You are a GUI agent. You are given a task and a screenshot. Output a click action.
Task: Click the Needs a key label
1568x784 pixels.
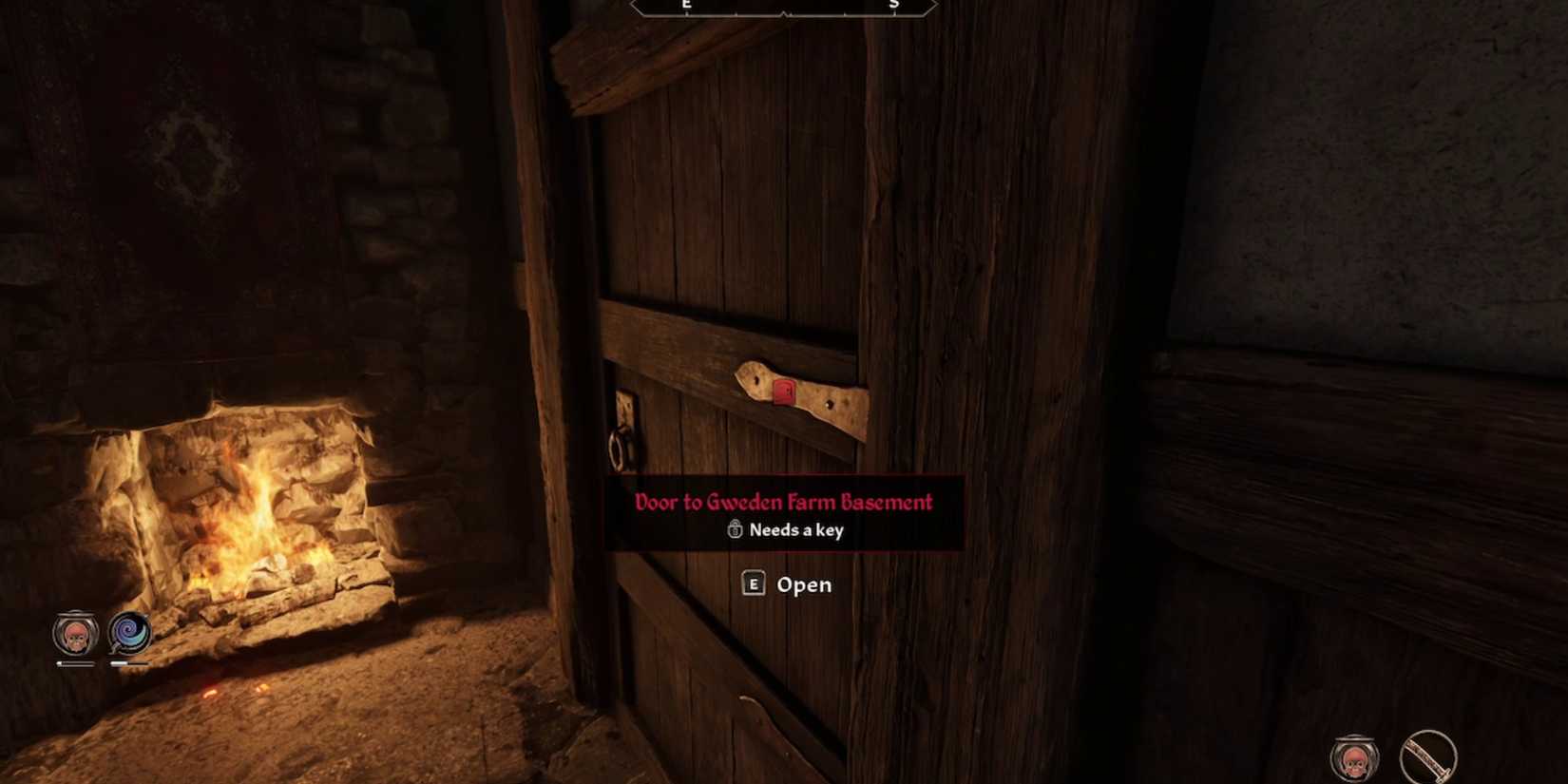795,530
